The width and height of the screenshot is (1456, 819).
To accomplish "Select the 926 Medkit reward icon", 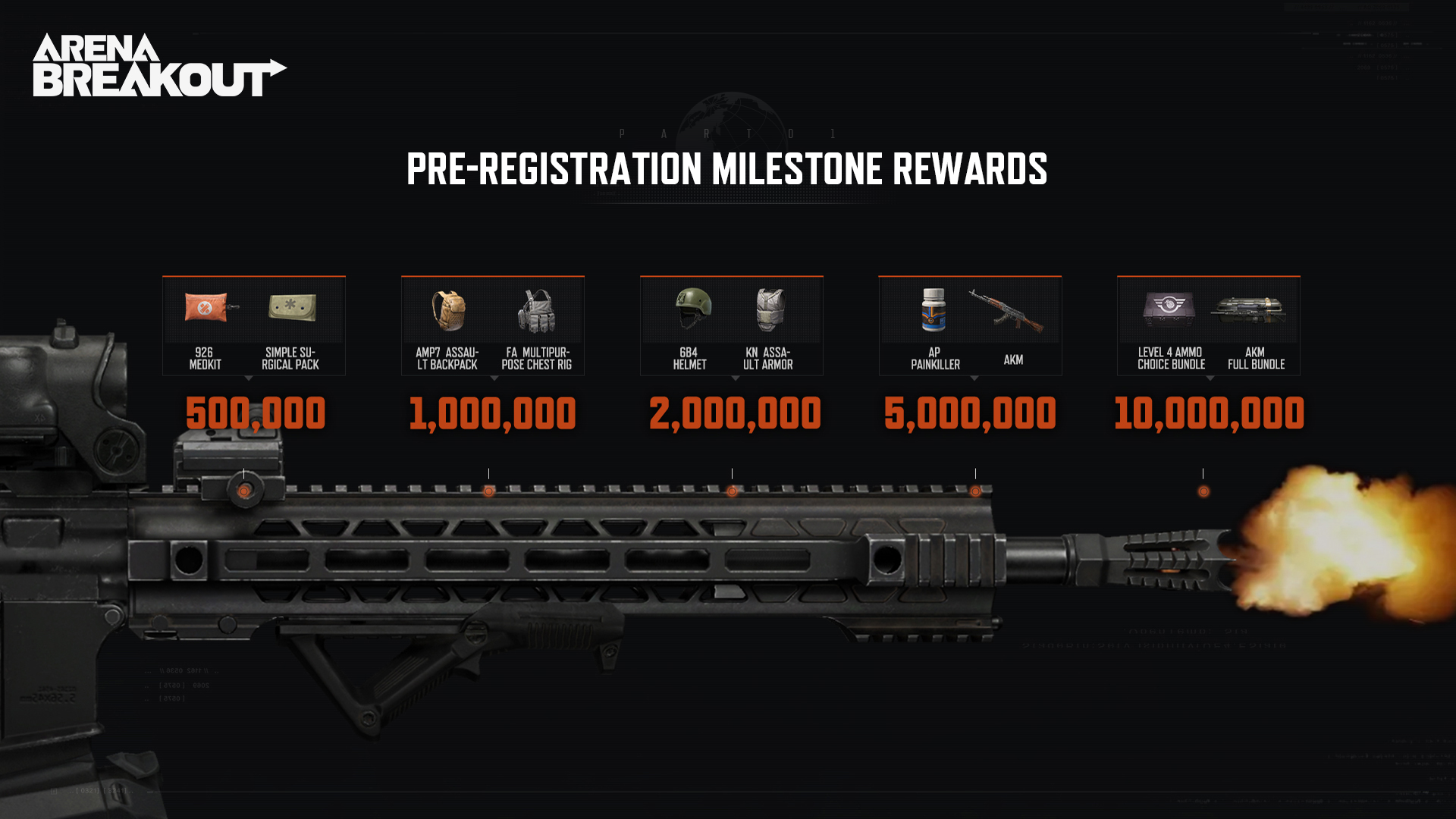I will (x=207, y=309).
